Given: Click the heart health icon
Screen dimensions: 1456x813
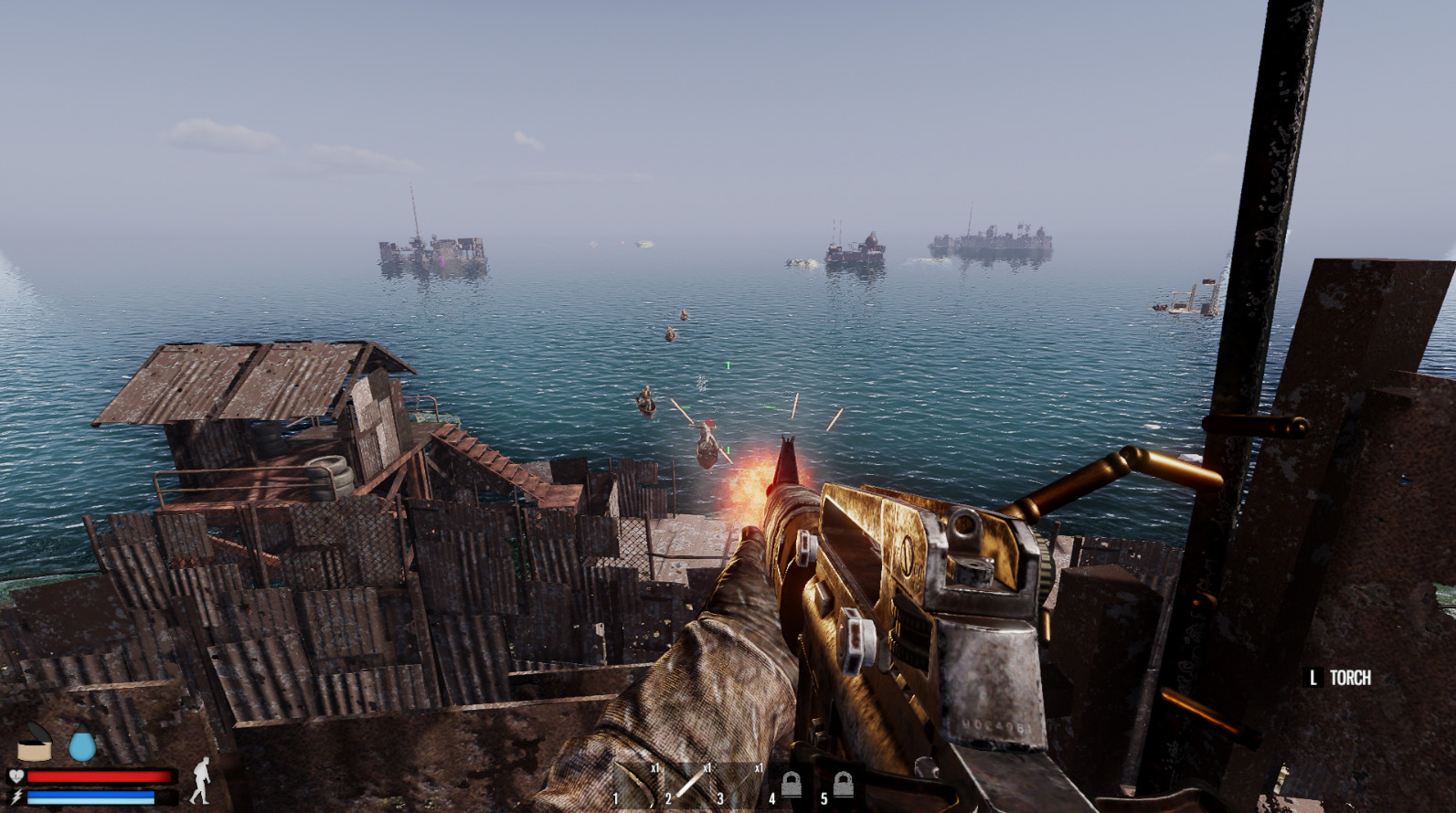Looking at the screenshot, I should click(x=16, y=775).
